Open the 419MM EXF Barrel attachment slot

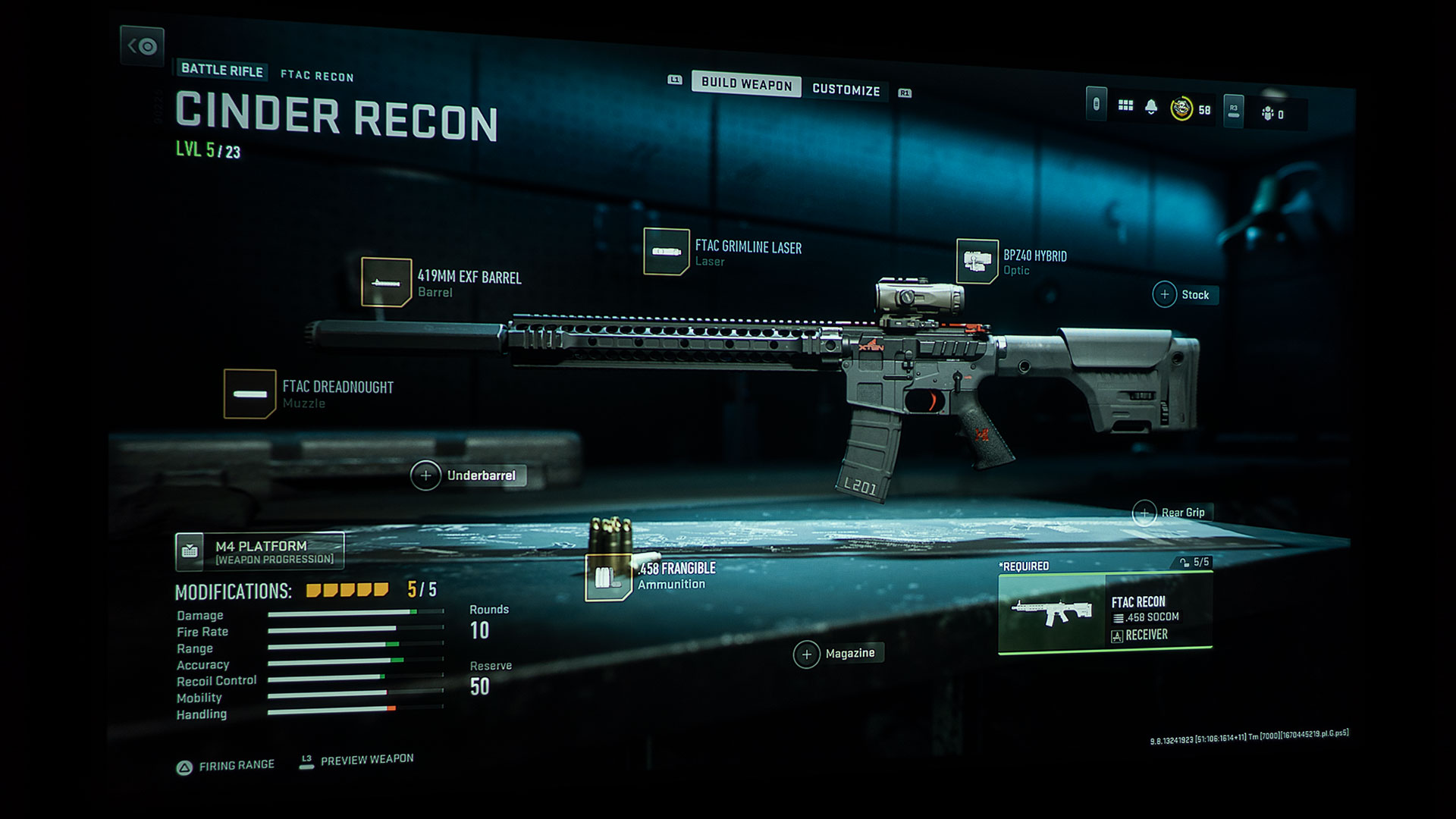coord(386,282)
